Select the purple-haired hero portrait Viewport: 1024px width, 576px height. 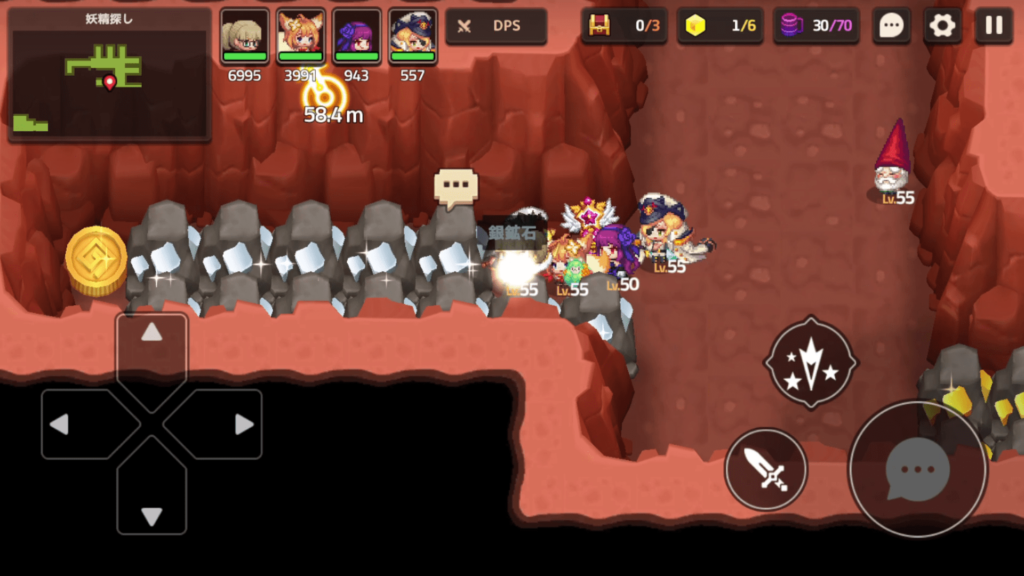point(356,37)
